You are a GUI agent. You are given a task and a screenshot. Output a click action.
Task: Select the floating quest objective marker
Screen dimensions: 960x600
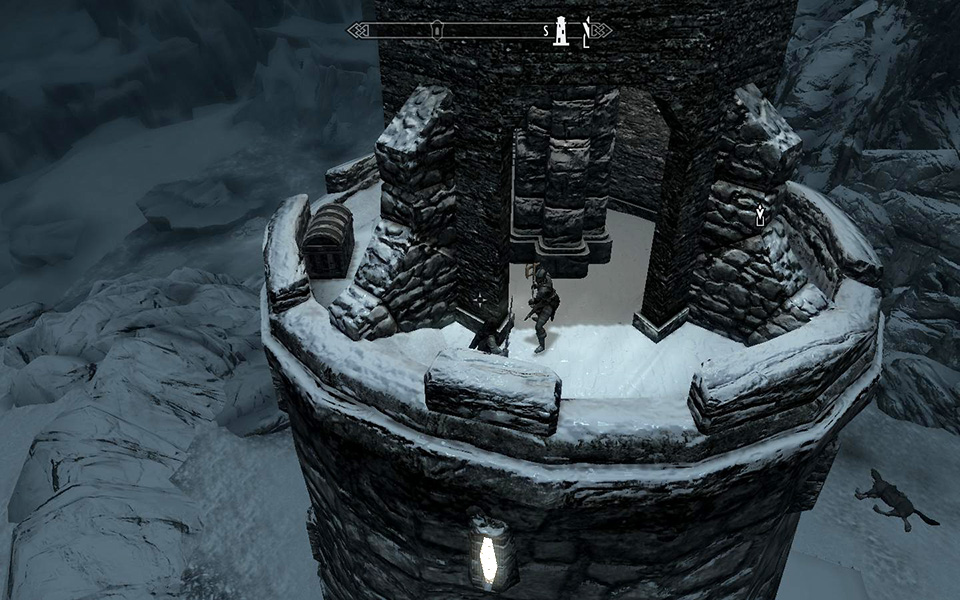click(x=760, y=213)
